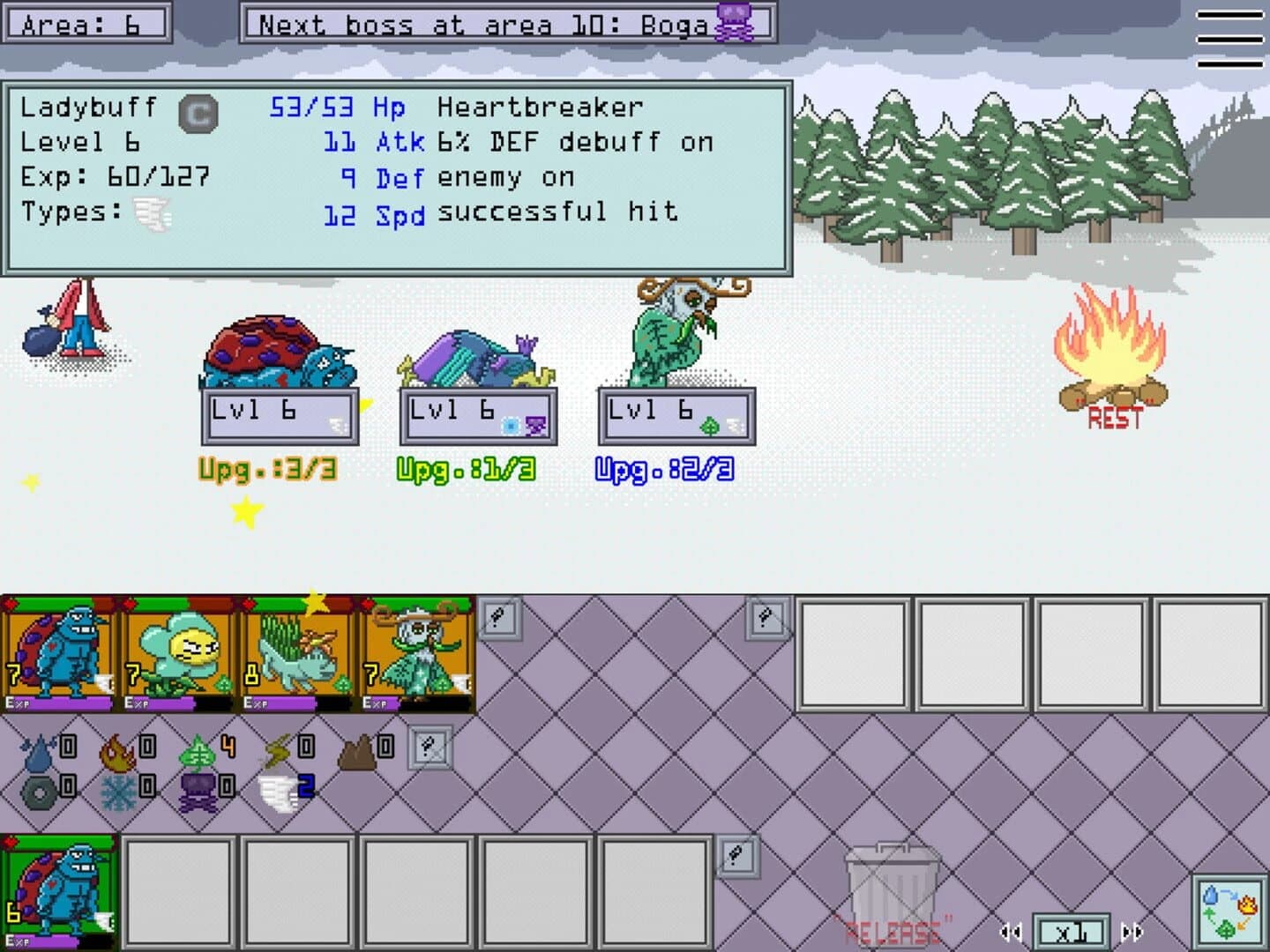The image size is (1270, 952).
Task: Select the snowflake ice type counter
Action: (119, 792)
